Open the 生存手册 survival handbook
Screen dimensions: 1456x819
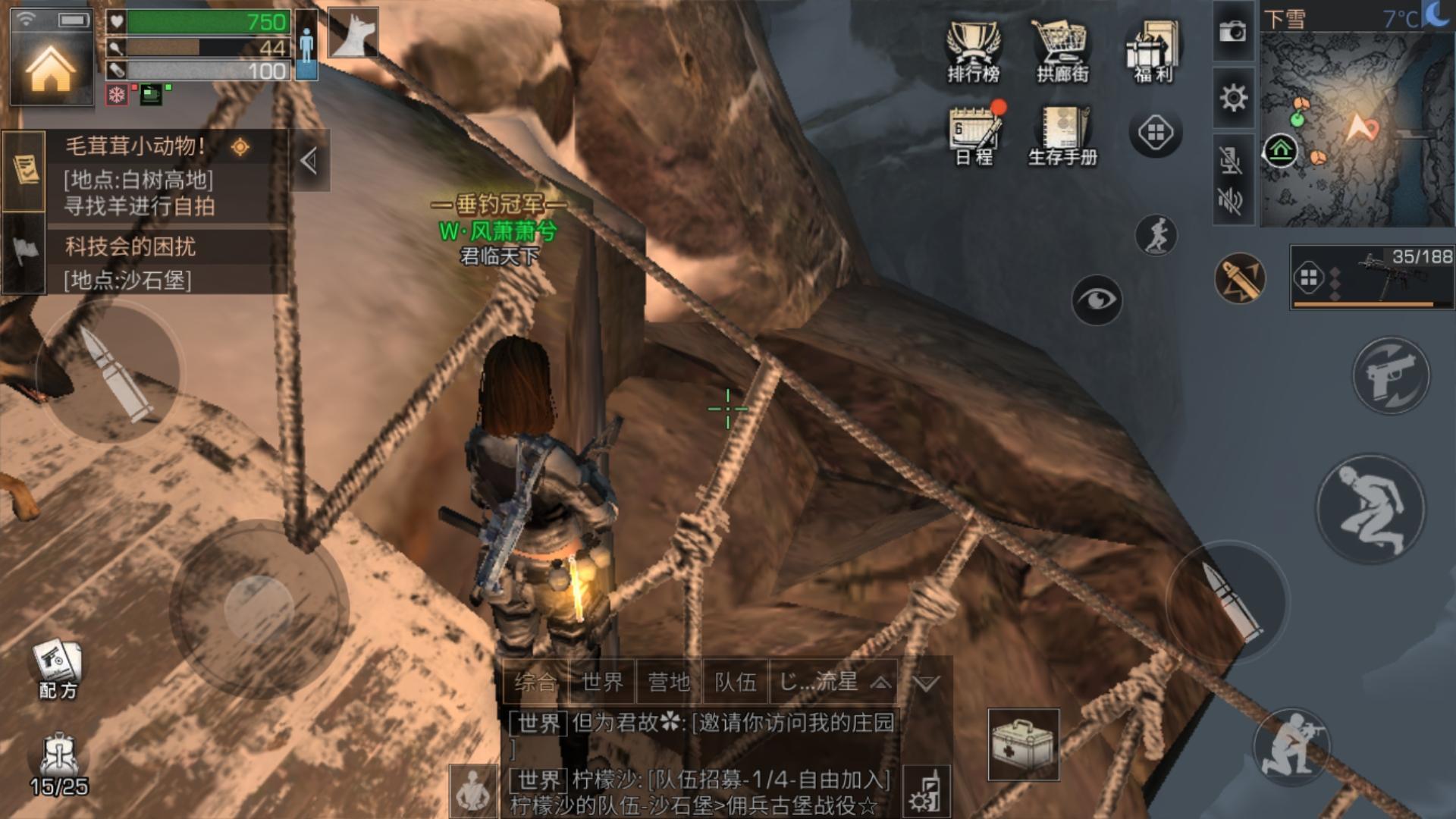click(x=1062, y=135)
